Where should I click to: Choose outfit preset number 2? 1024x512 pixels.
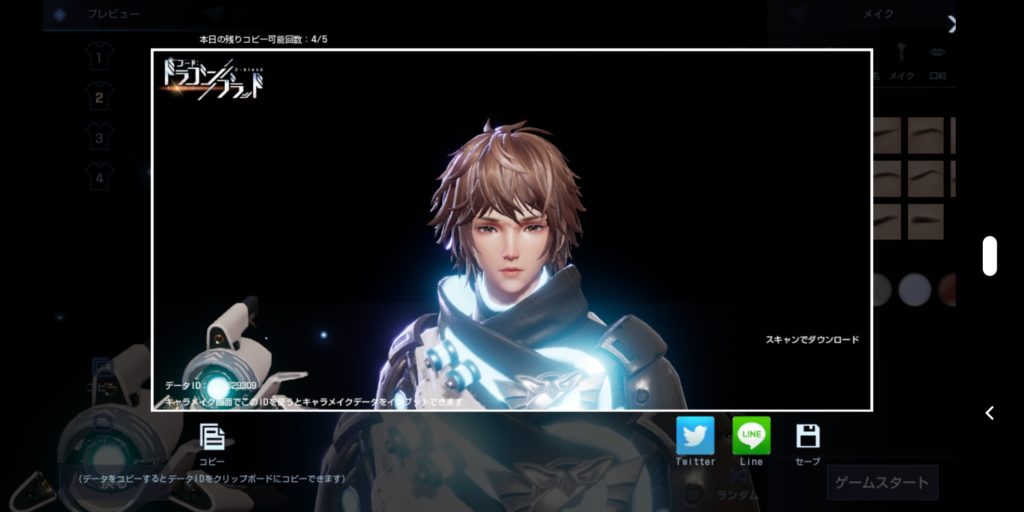(x=99, y=97)
